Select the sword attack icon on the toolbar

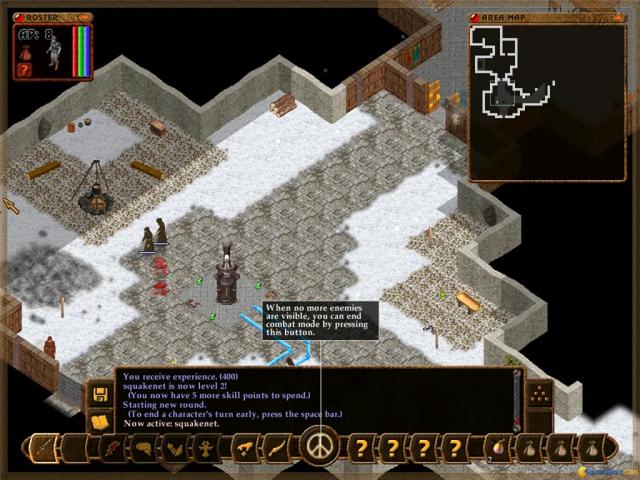pyautogui.click(x=45, y=446)
